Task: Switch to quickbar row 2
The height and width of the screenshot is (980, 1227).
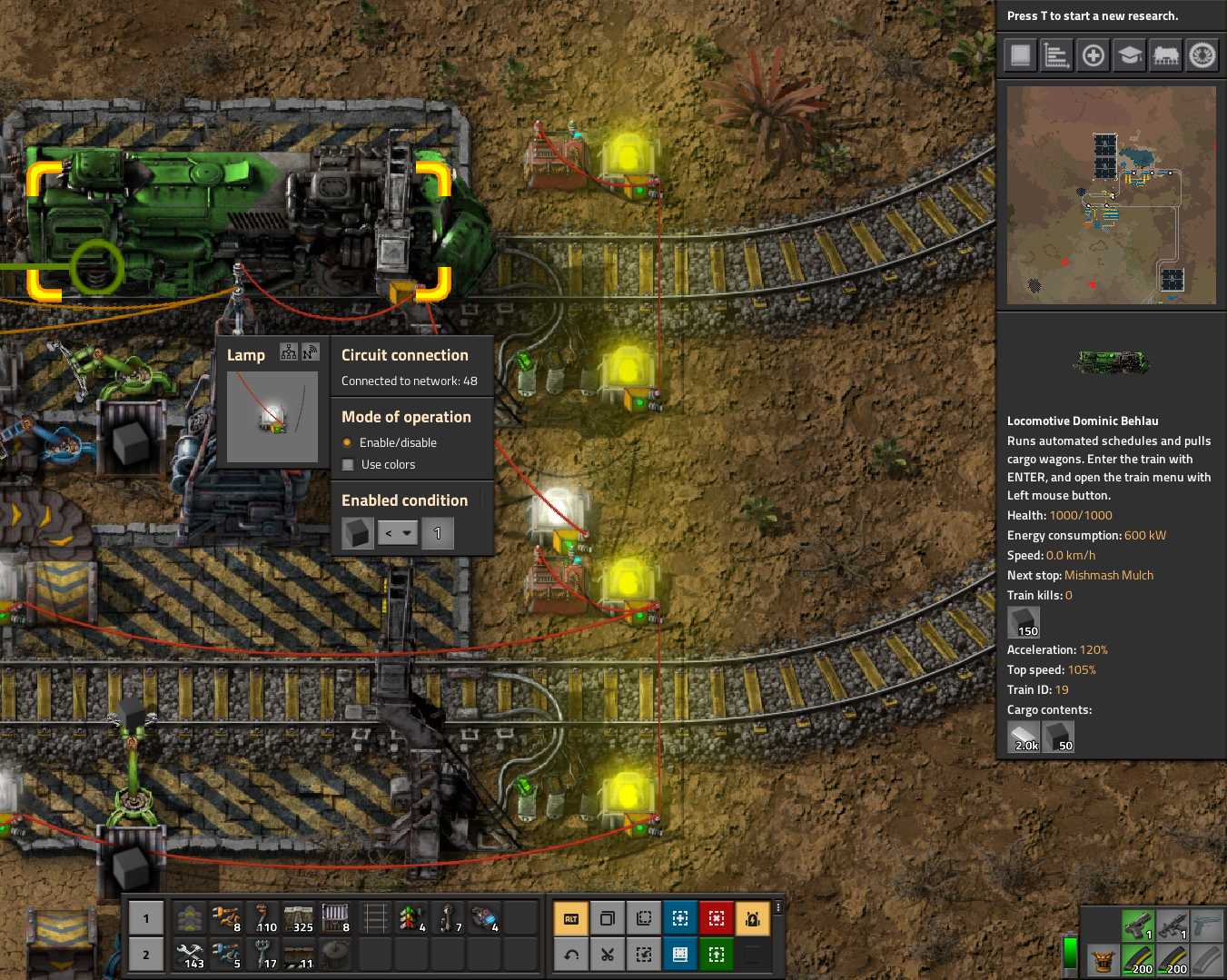Action: pyautogui.click(x=146, y=955)
